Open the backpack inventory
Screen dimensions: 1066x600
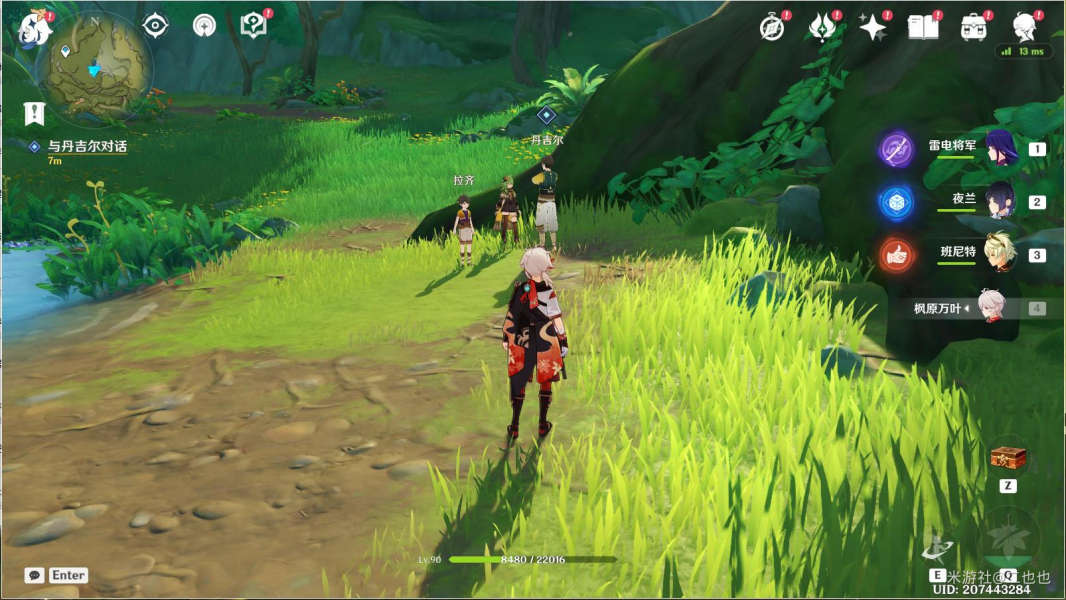point(974,28)
